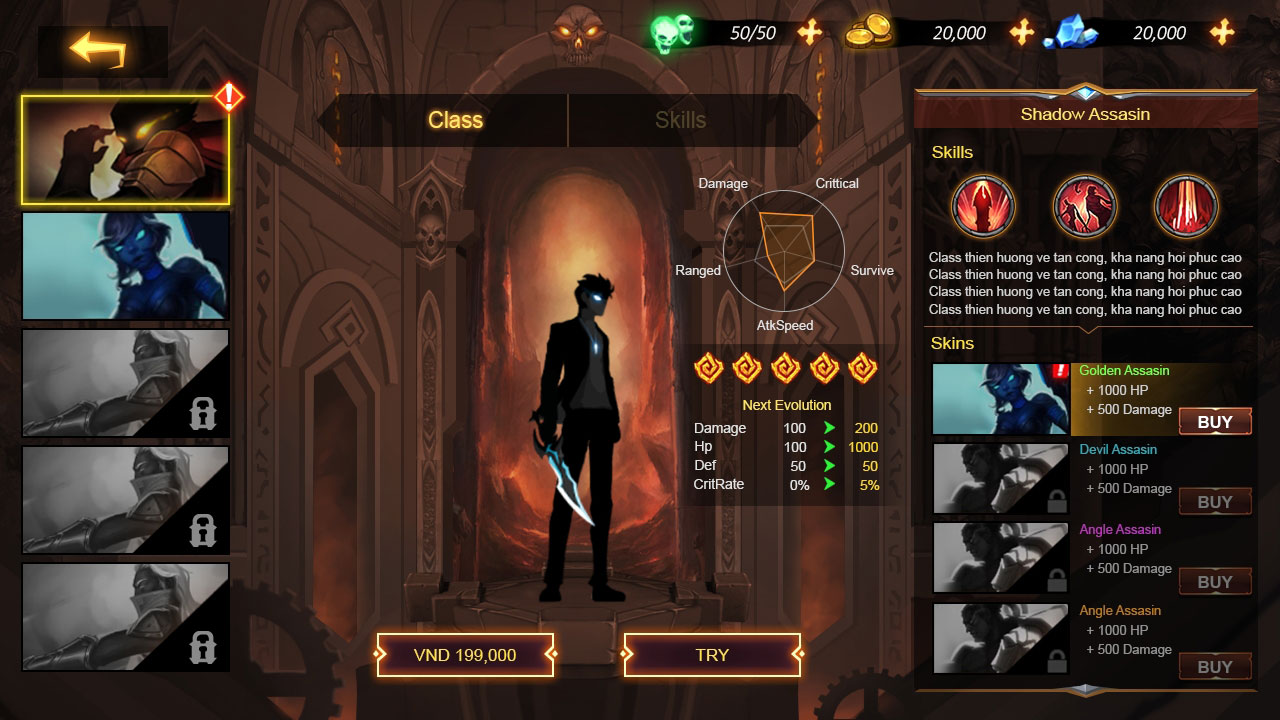This screenshot has width=1280, height=720.
Task: Choose the armored red-eyed class portrait
Action: [x=126, y=150]
